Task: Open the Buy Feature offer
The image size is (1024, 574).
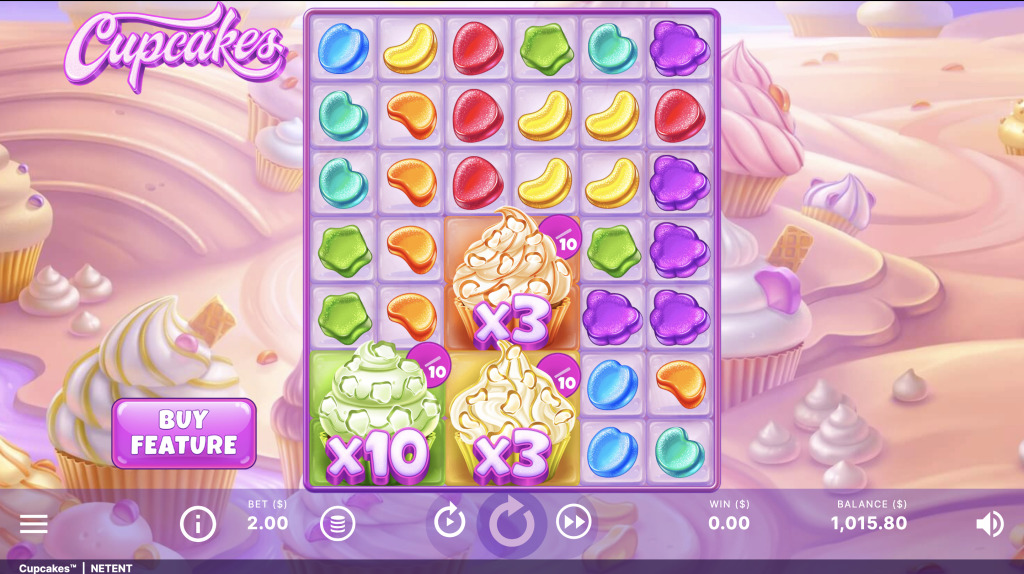Action: click(x=184, y=433)
